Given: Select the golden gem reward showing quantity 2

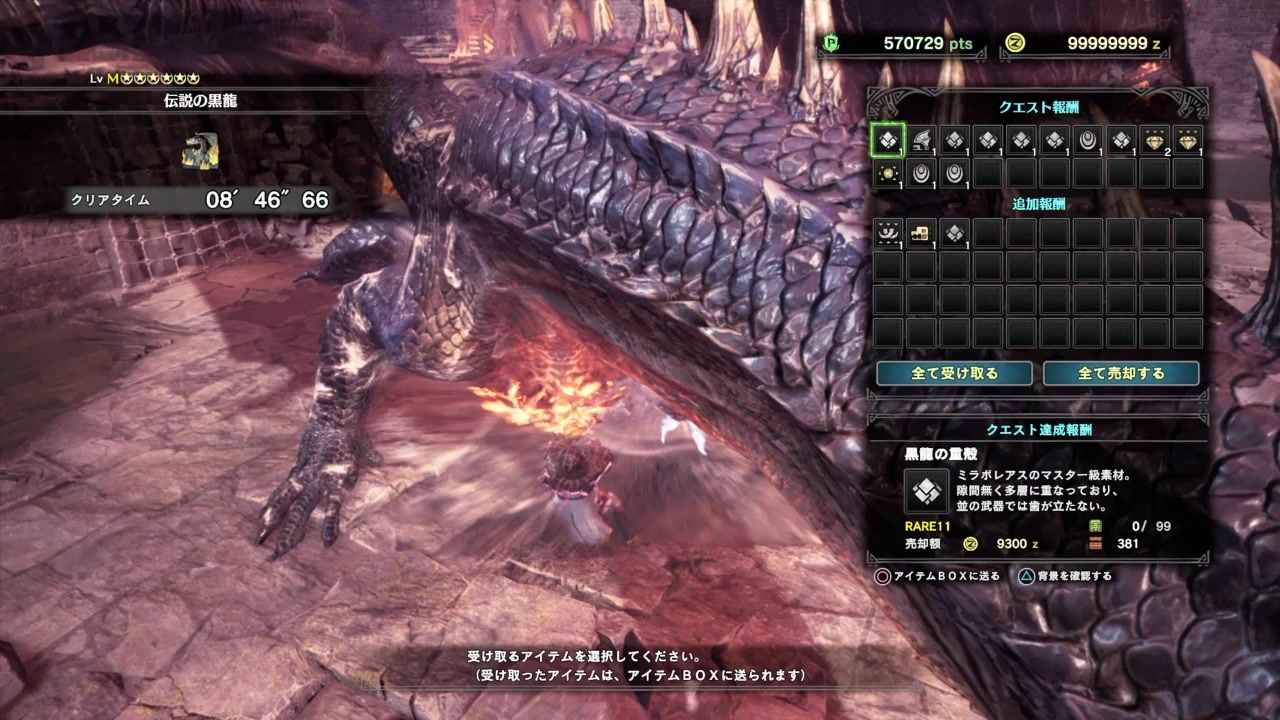Looking at the screenshot, I should (1154, 141).
